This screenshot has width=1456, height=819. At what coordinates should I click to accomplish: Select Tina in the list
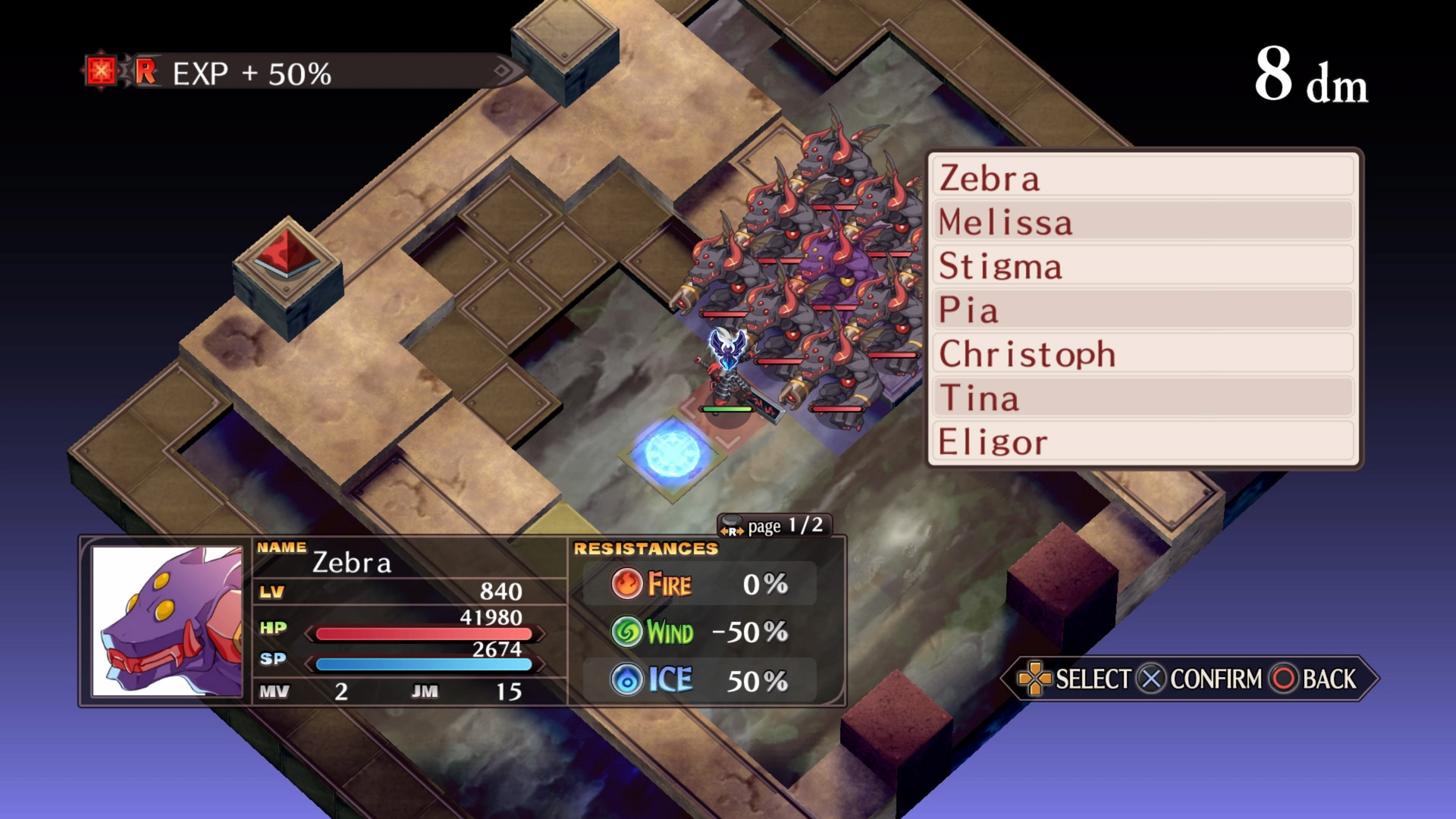pos(1144,397)
